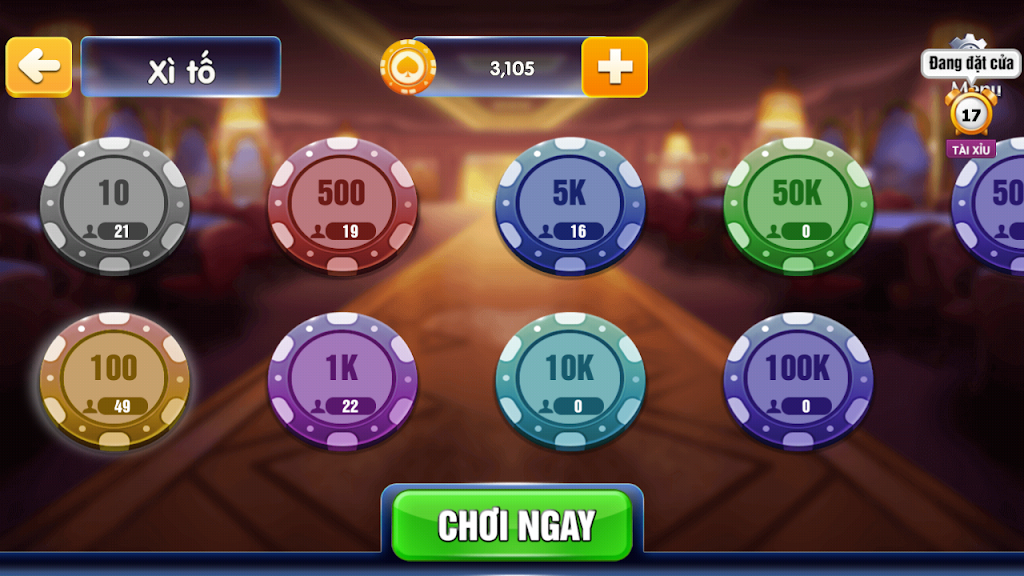Choose the red 500 chip table
Viewport: 1024px width, 576px height.
tap(342, 206)
